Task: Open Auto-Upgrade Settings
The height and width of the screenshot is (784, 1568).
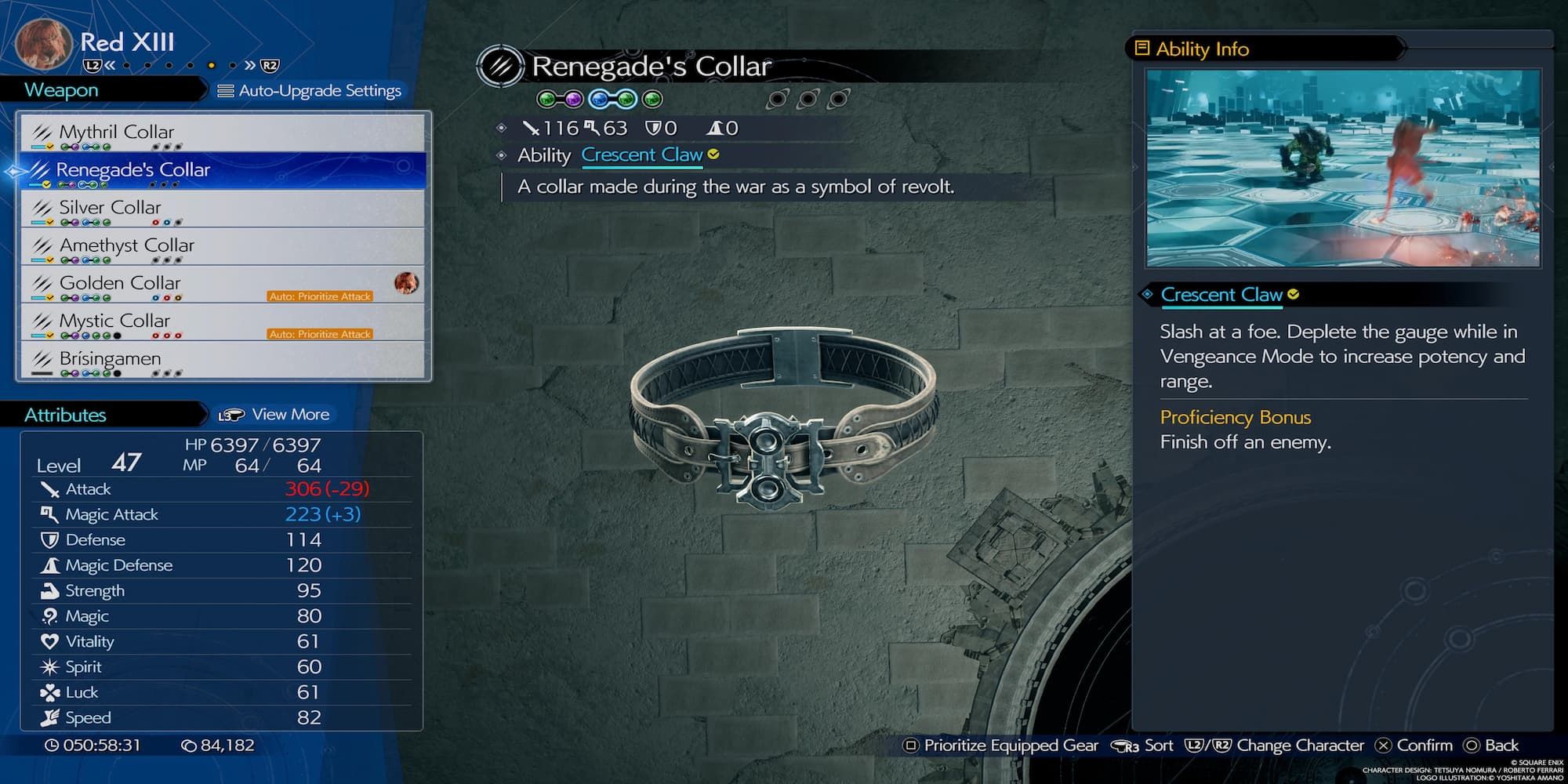Action: coord(310,91)
